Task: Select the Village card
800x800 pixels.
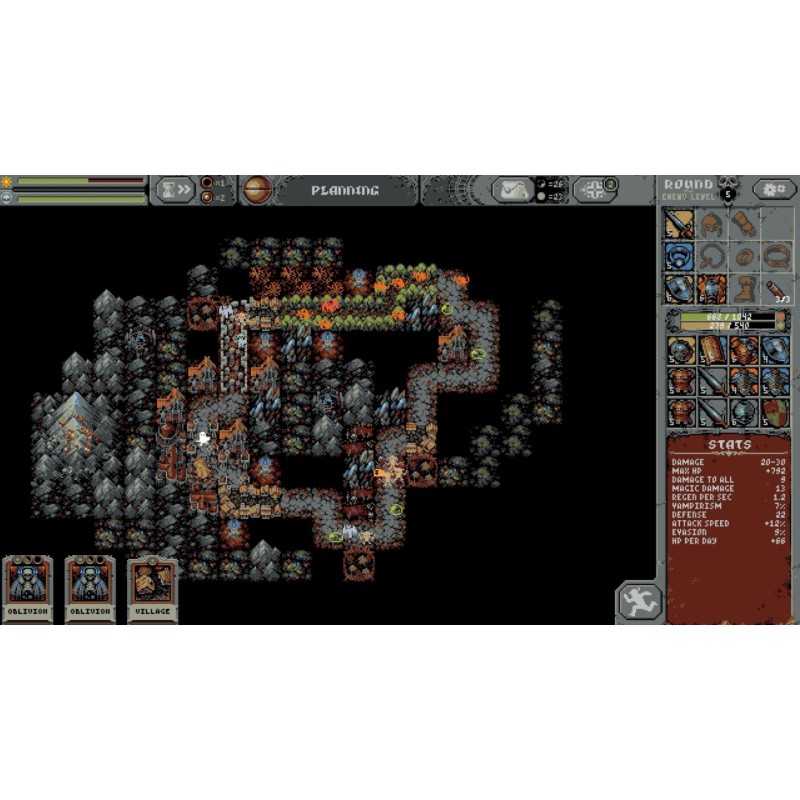Action: [152, 590]
